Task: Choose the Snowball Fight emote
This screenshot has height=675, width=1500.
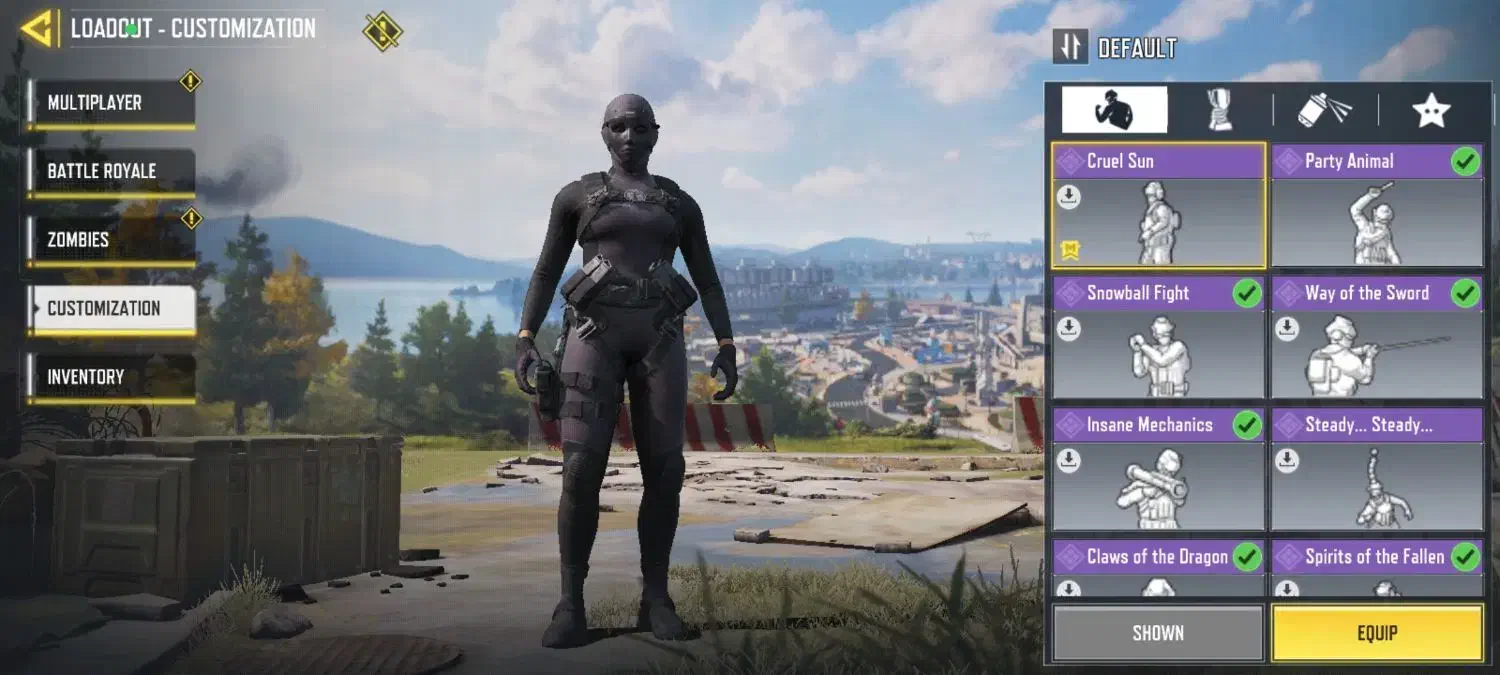Action: click(1158, 338)
